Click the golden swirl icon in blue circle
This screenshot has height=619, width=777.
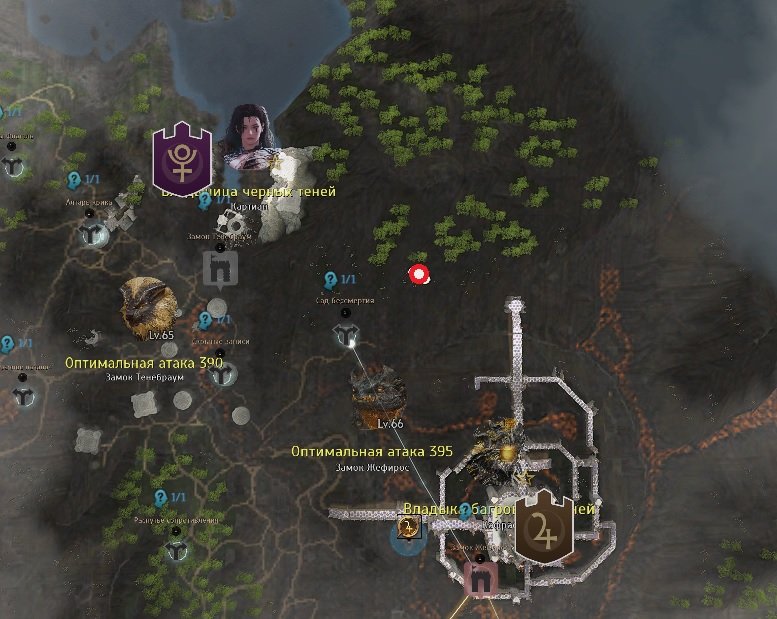[x=407, y=527]
